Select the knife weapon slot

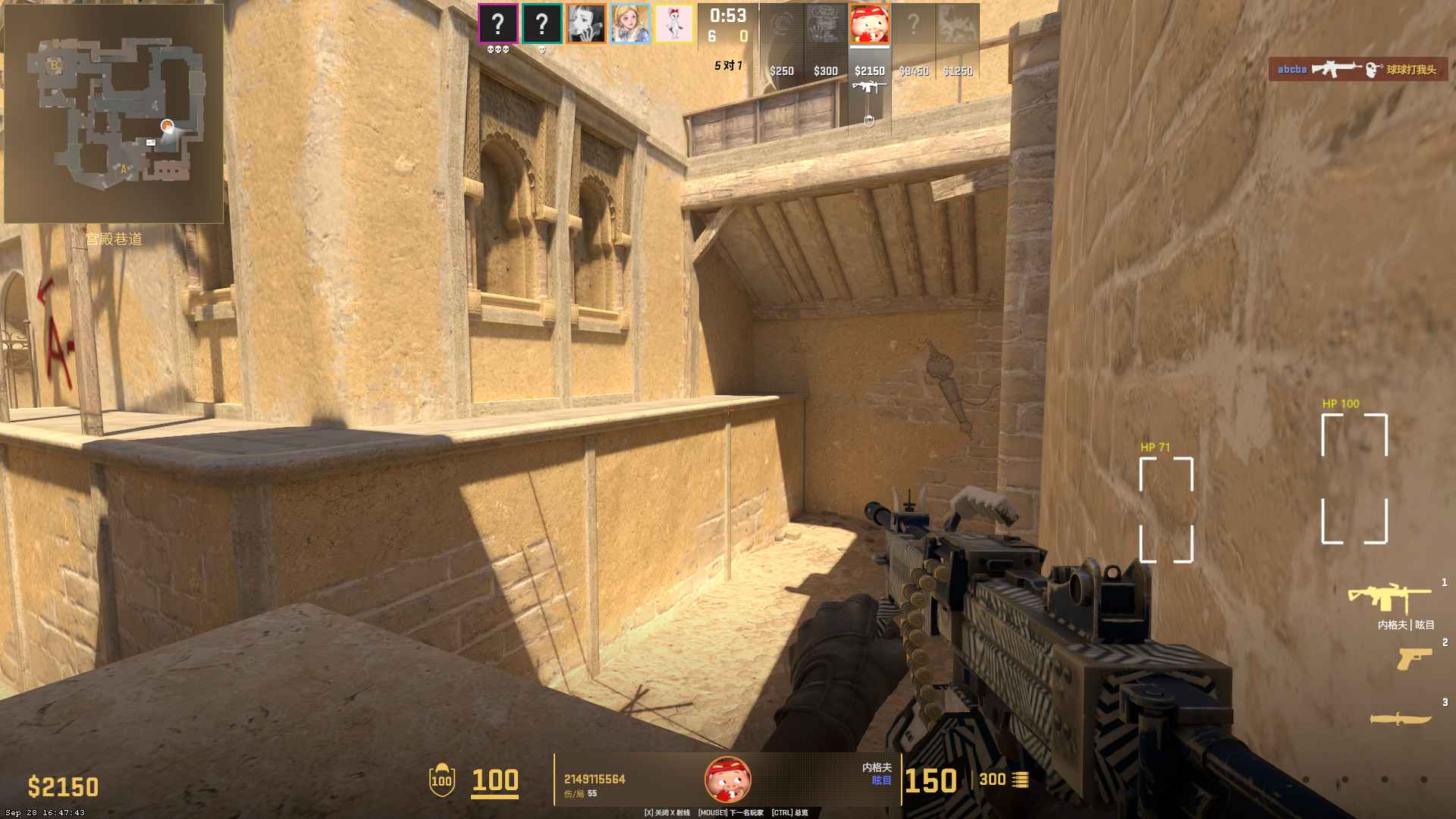[1400, 717]
